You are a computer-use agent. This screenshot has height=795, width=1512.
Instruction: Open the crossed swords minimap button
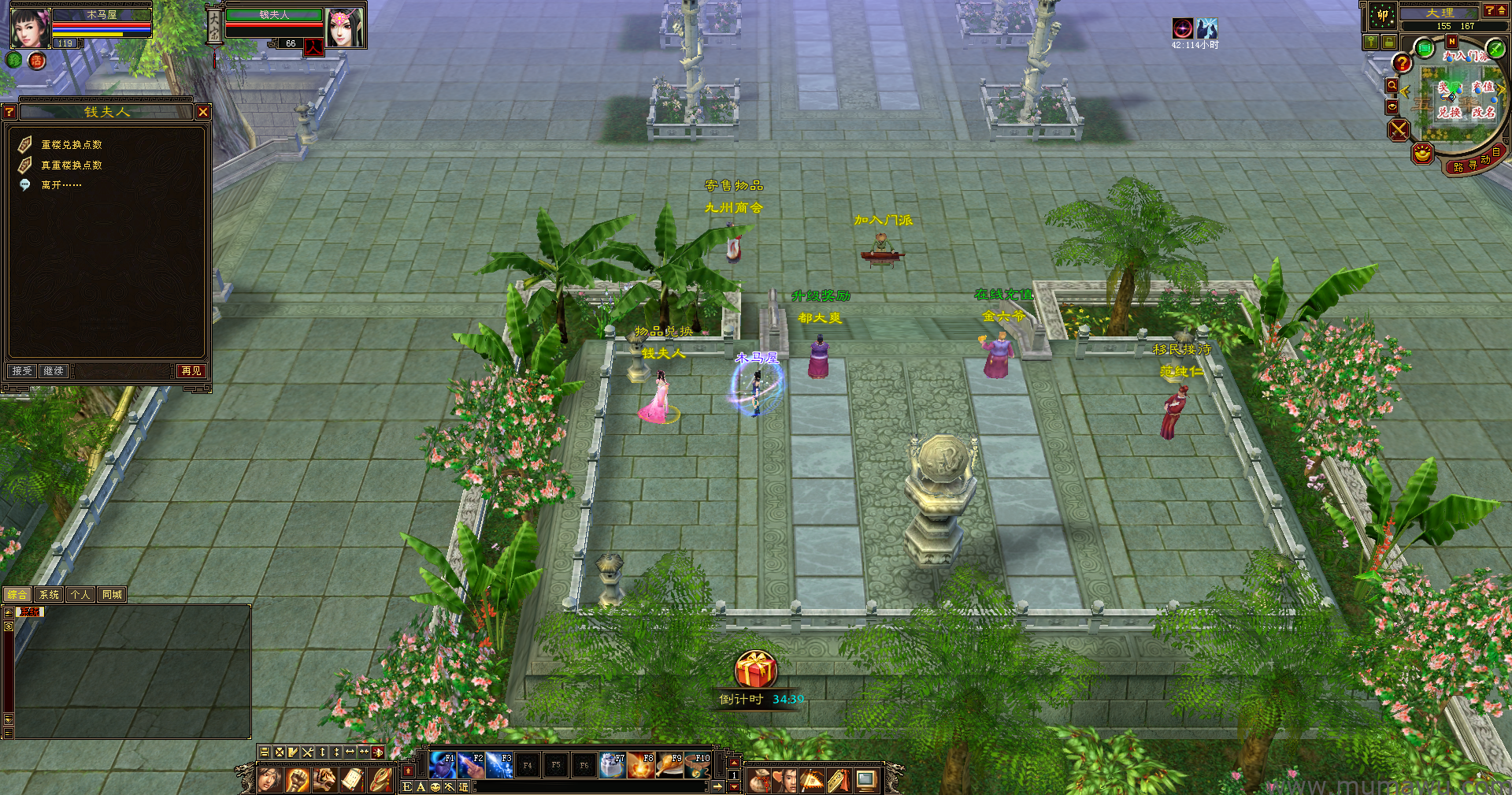pyautogui.click(x=1399, y=129)
